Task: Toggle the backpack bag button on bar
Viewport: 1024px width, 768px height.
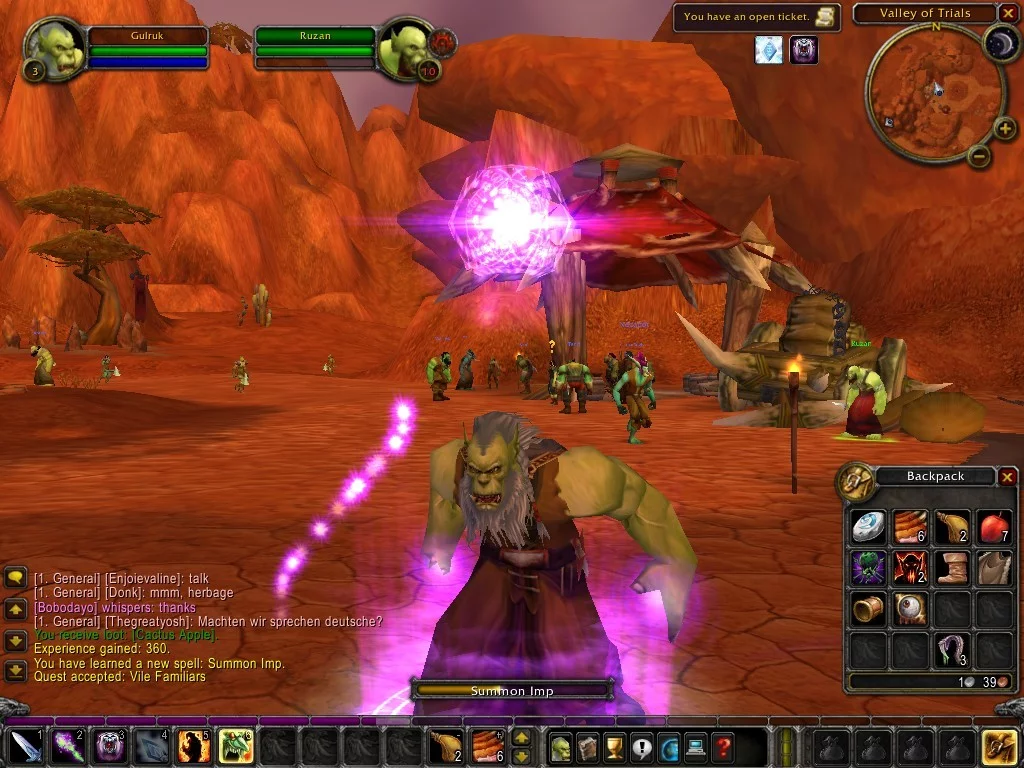Action: coord(999,747)
